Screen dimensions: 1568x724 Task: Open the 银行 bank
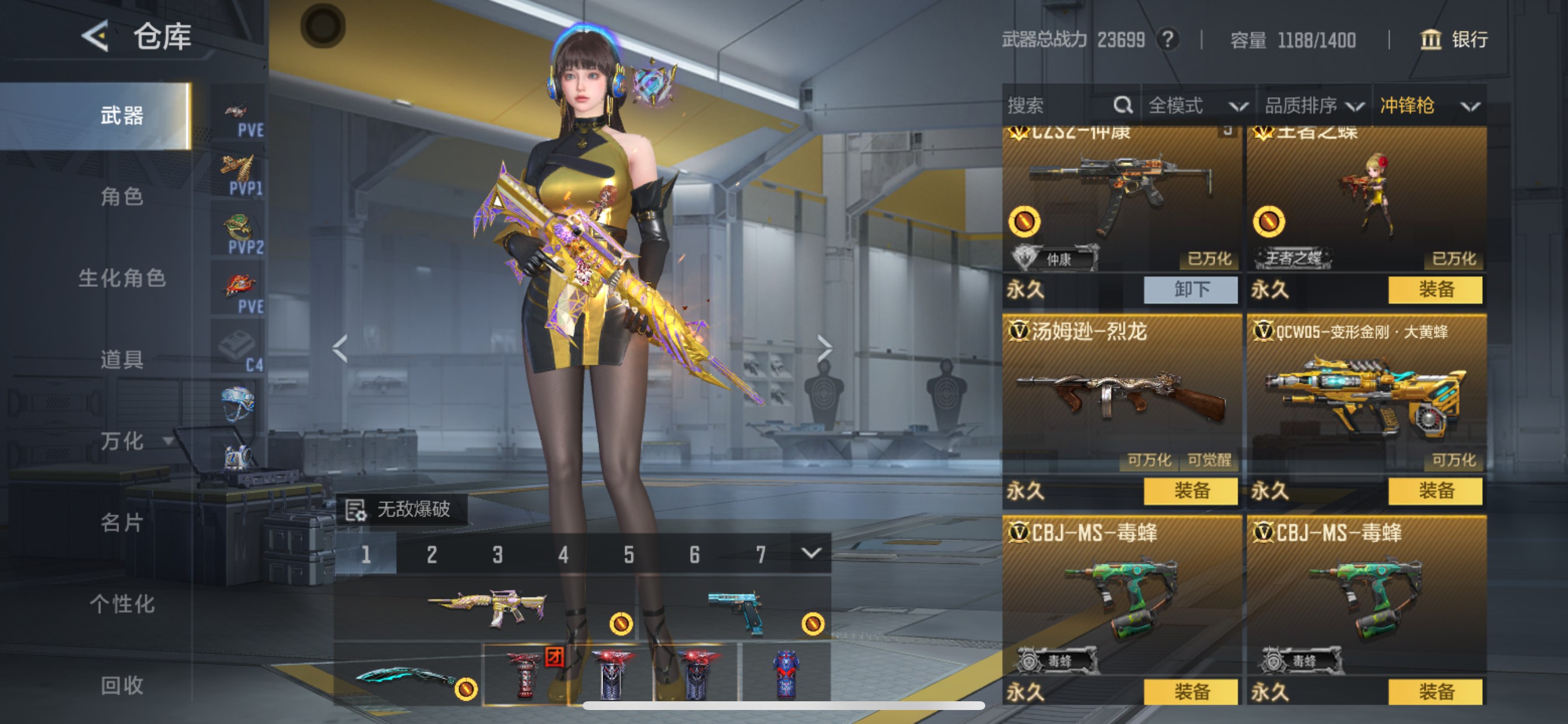pos(1454,40)
